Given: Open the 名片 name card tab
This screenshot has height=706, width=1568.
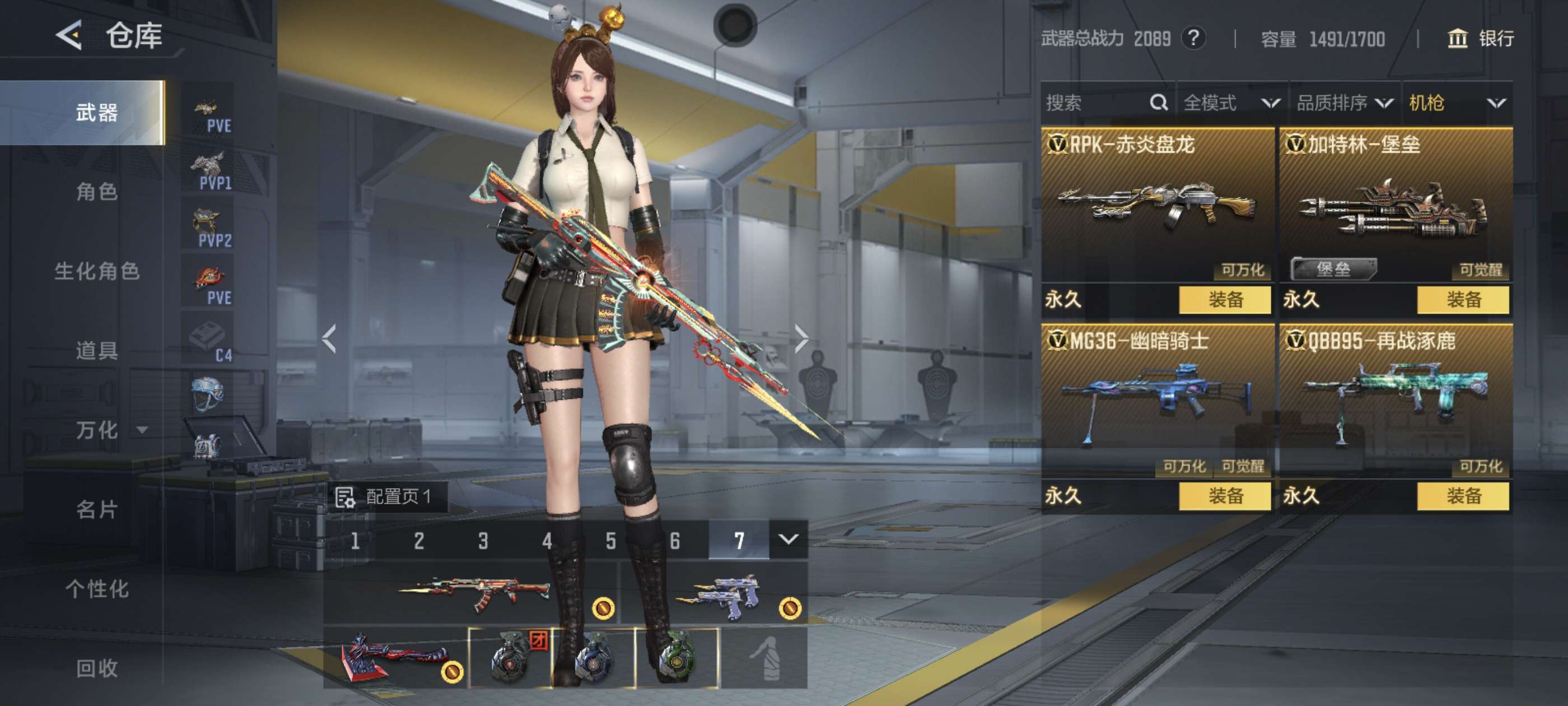Looking at the screenshot, I should (x=97, y=509).
